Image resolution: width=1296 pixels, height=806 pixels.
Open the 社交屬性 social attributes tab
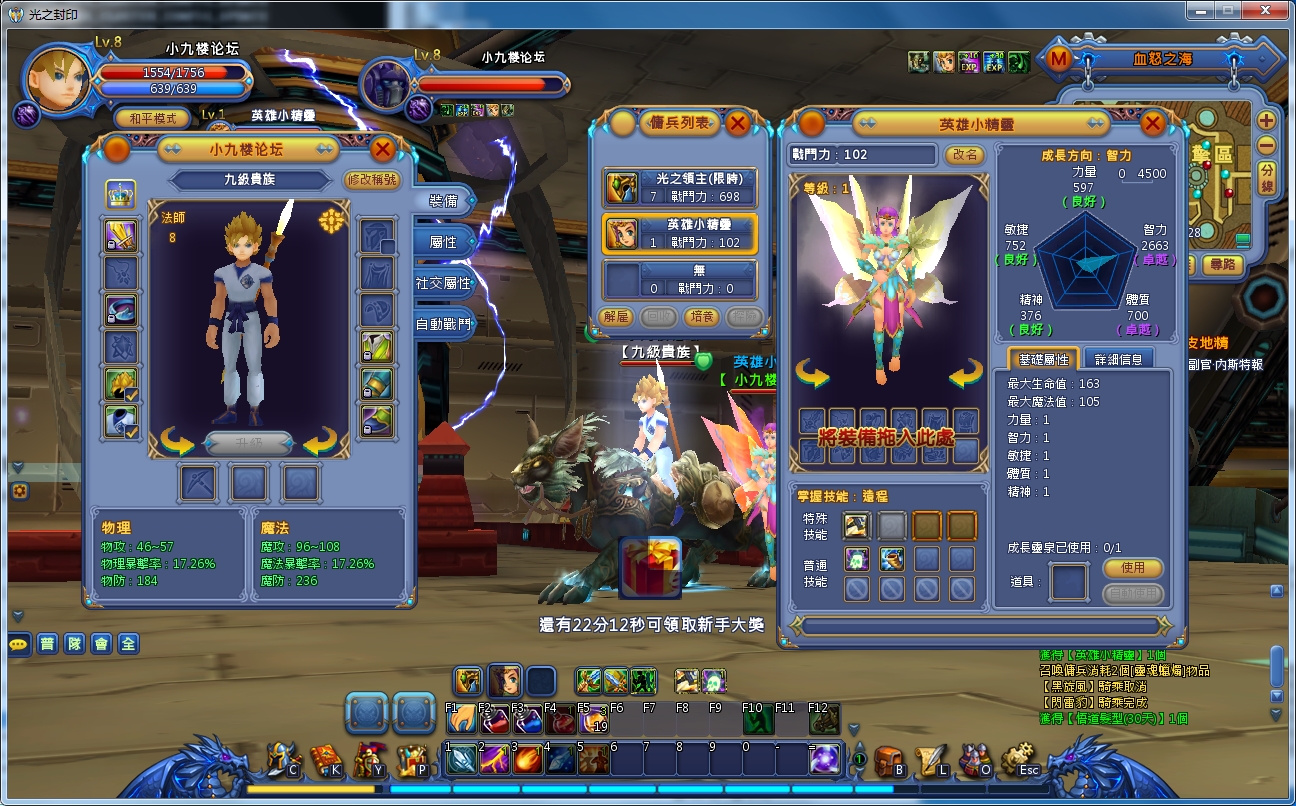tap(442, 283)
